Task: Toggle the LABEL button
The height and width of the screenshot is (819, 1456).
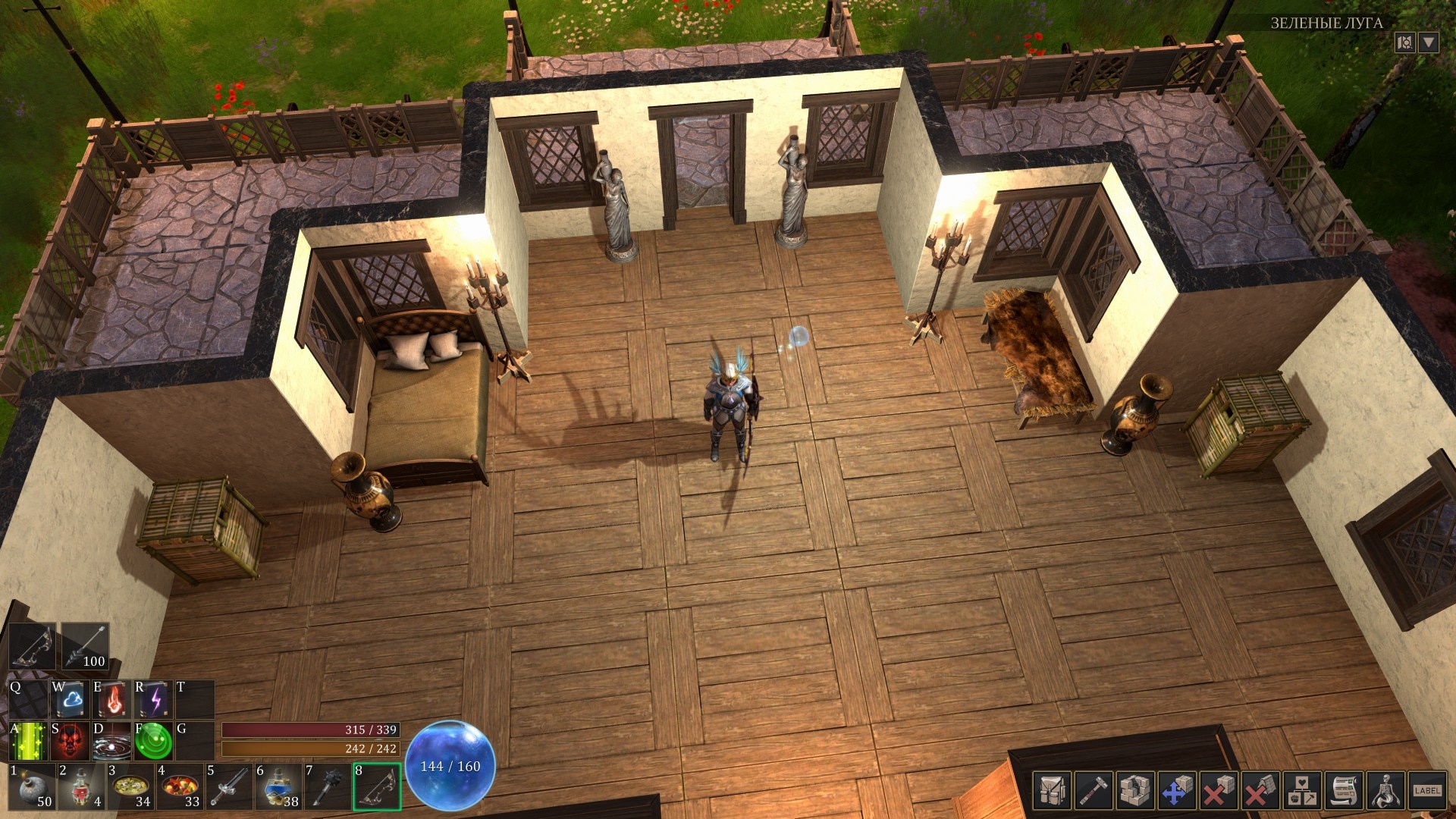Action: 1426,791
